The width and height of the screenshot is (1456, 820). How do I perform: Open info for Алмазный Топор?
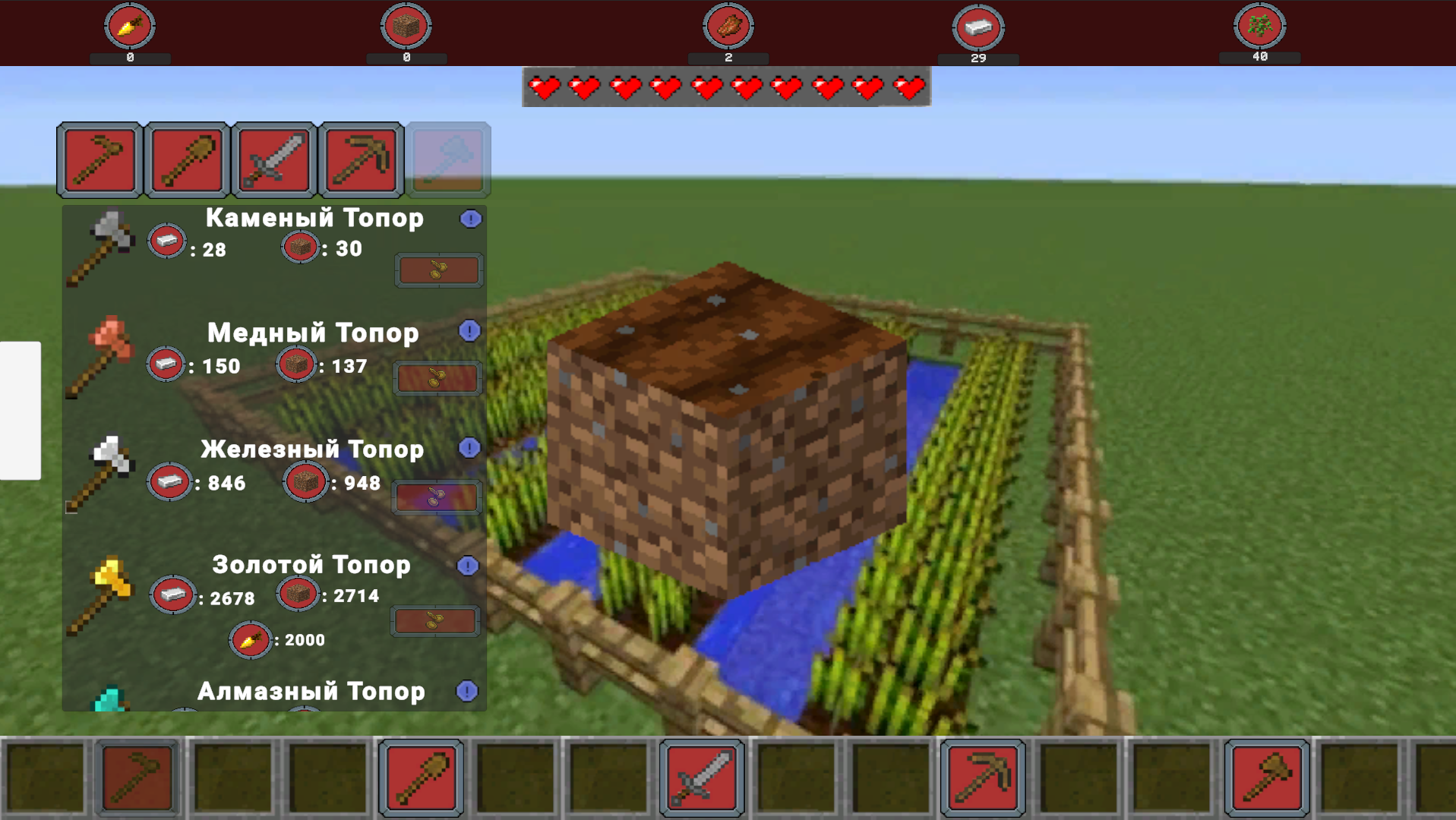(x=469, y=691)
